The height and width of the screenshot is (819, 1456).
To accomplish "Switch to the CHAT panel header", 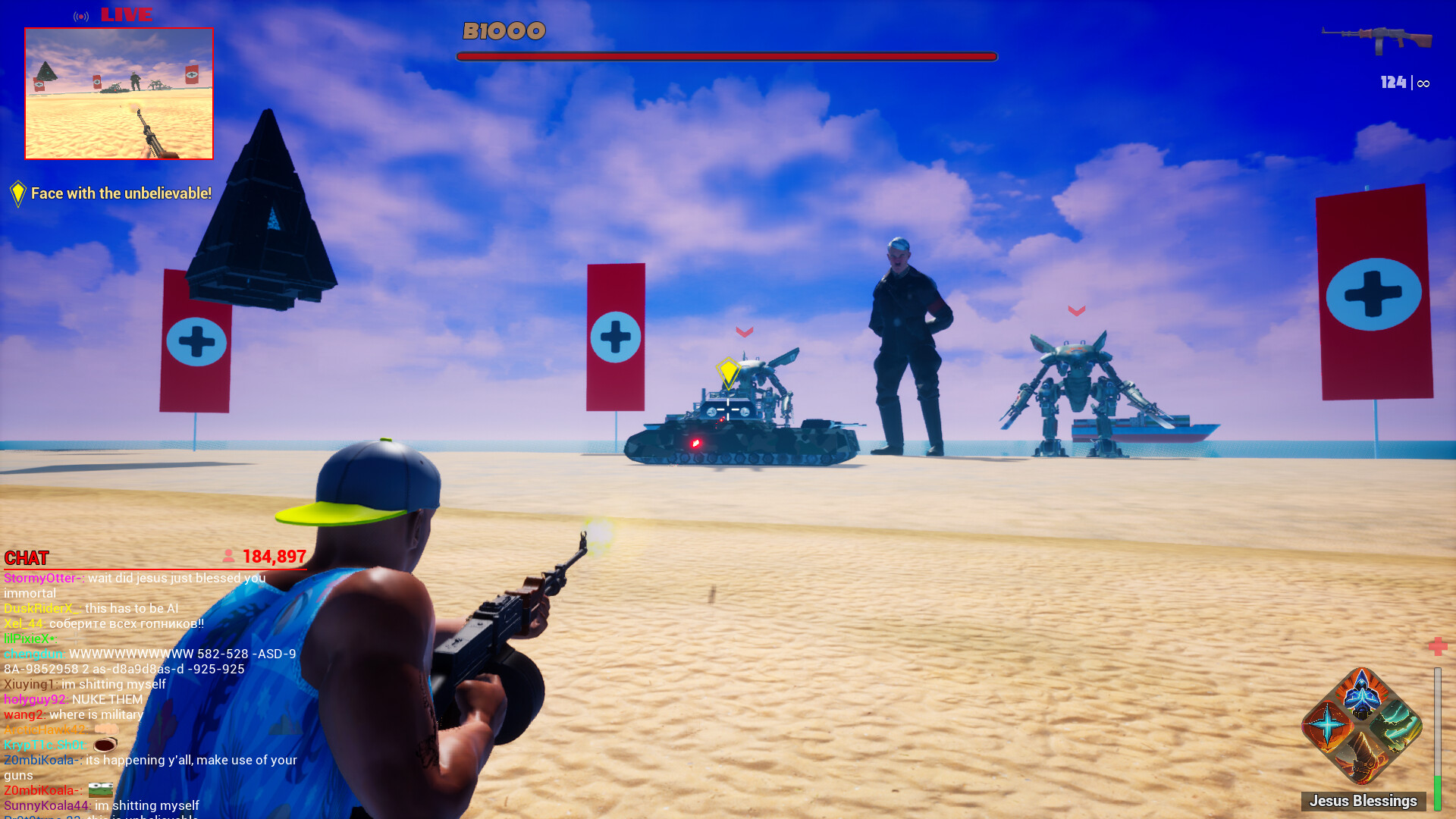I will [x=27, y=559].
